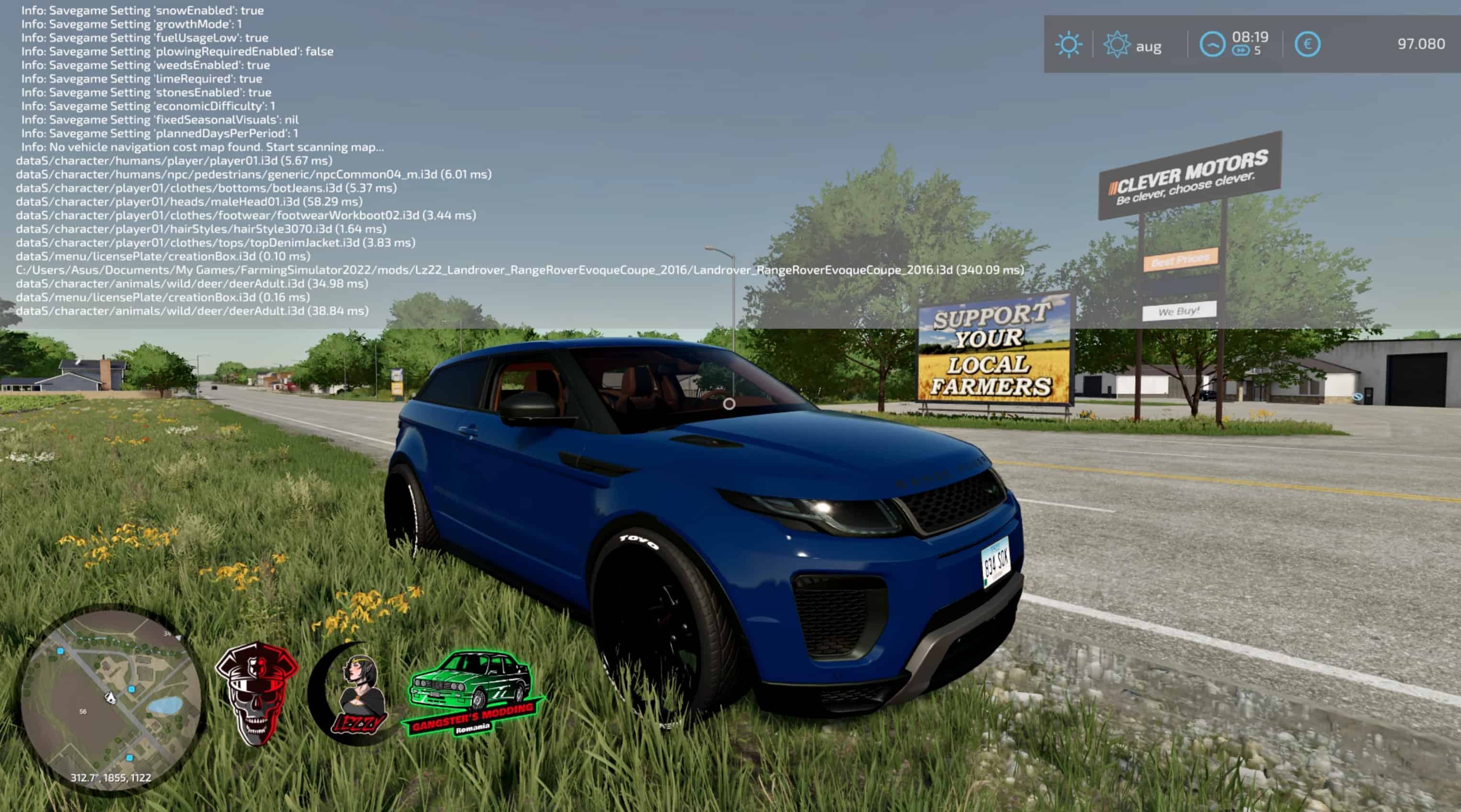The image size is (1461, 812).
Task: Click the euro money icon
Action: point(1307,45)
